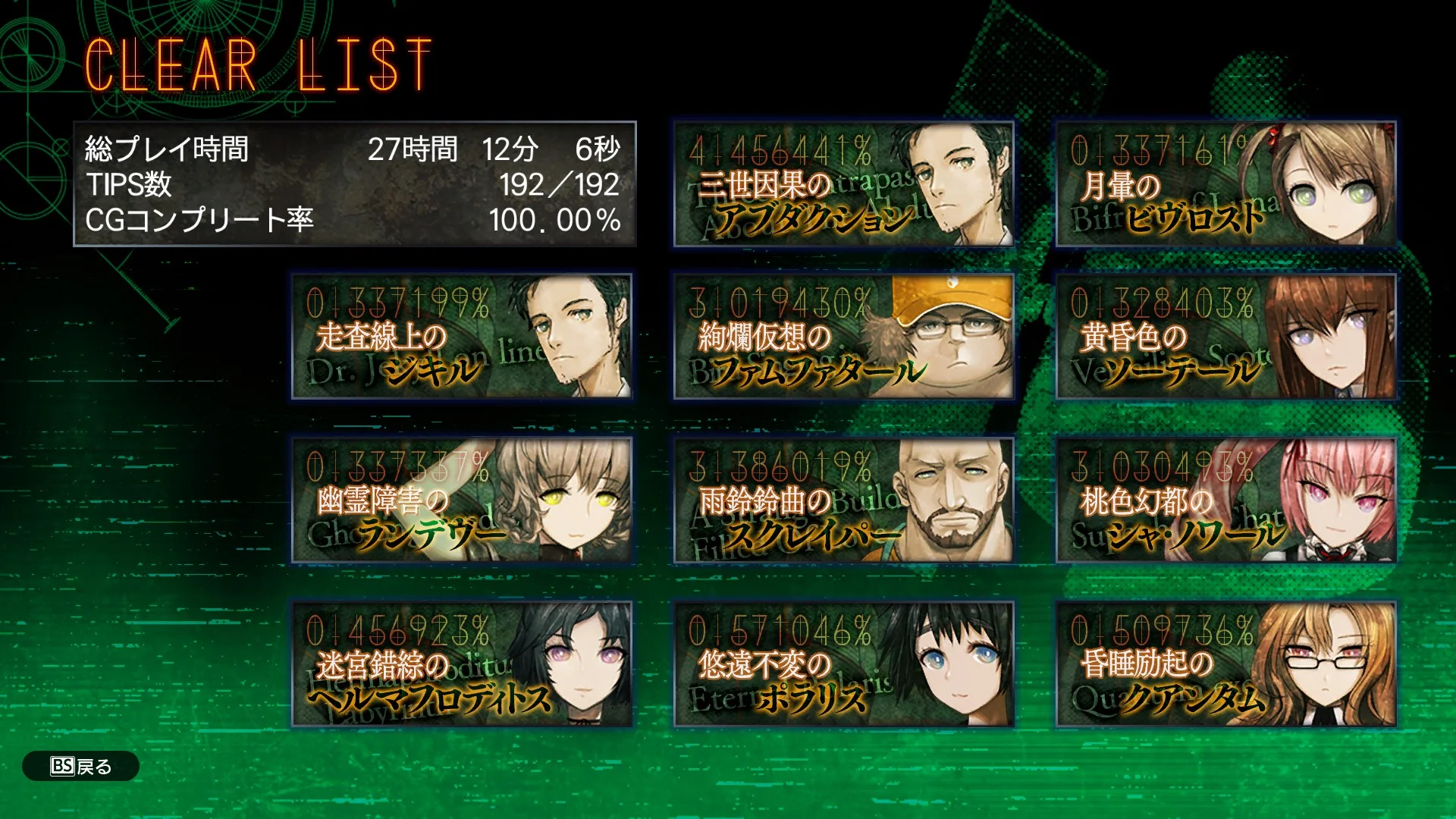Choose the 昏睡励起のクアンタム chapter tile

(1225, 664)
